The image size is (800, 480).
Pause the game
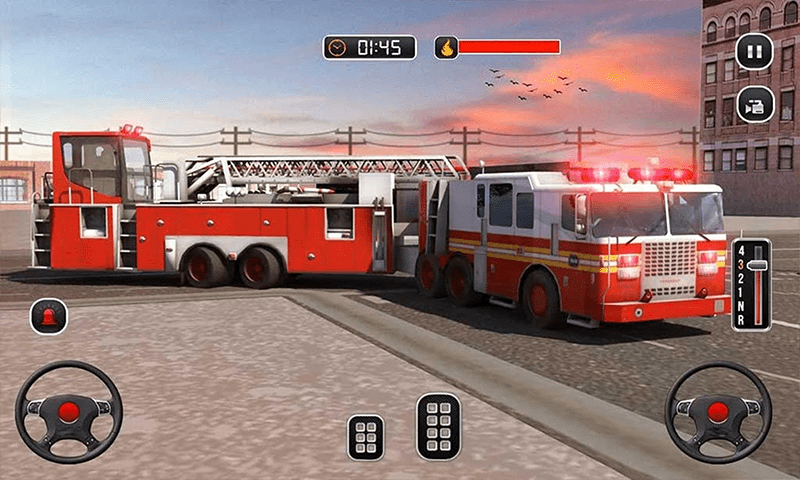[754, 51]
